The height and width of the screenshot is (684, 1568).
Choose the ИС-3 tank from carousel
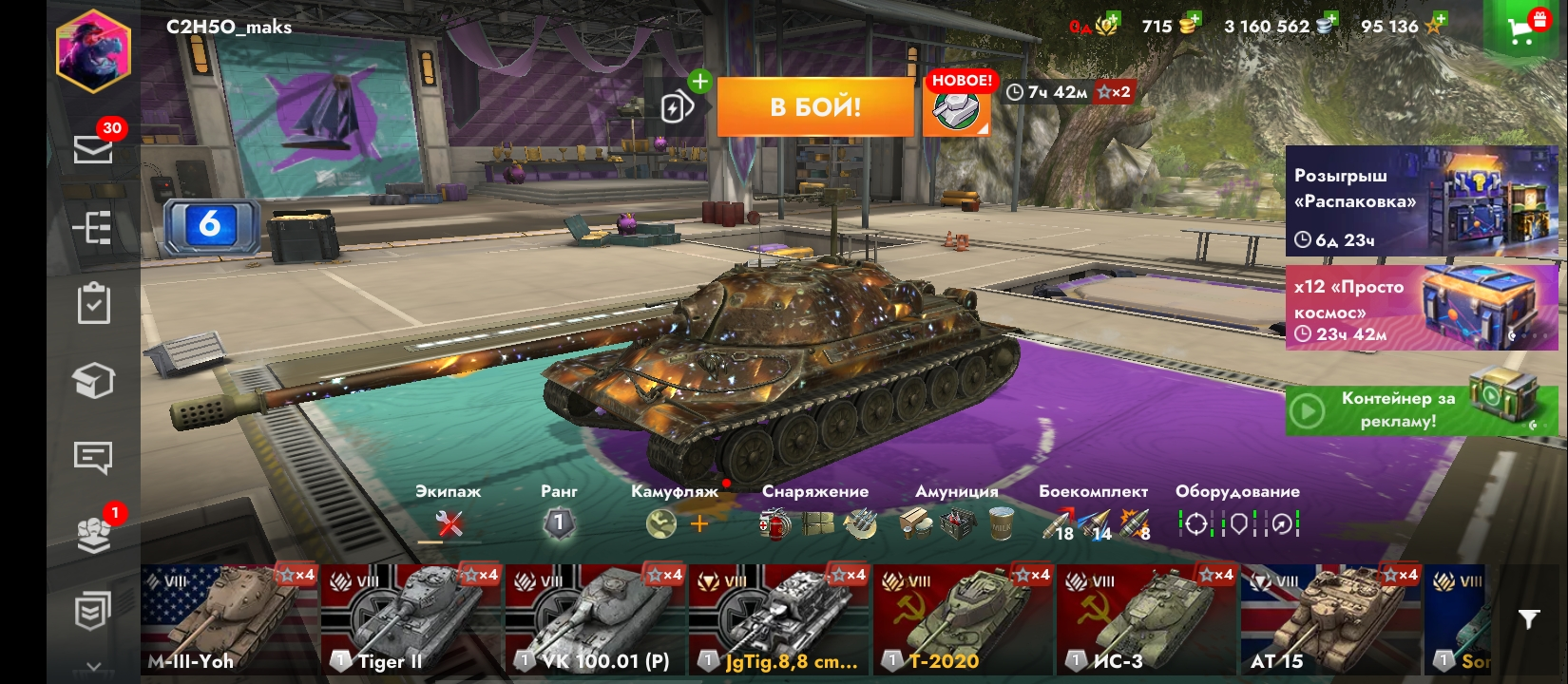point(1146,619)
